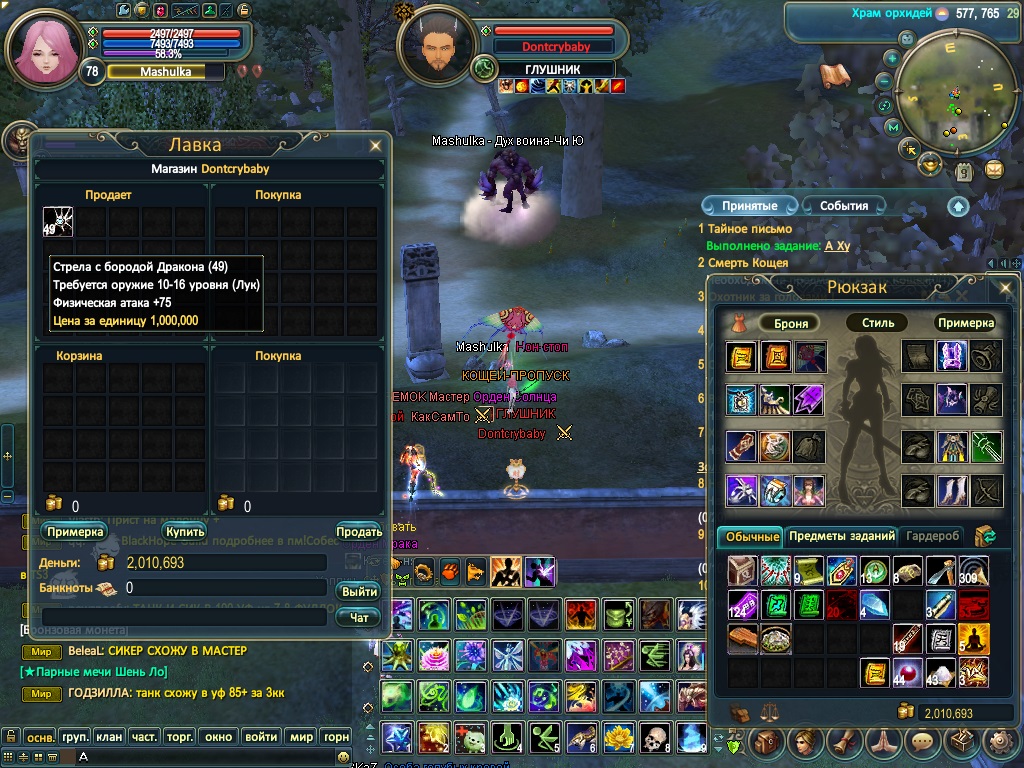Select the клан chat channel tab
The height and width of the screenshot is (768, 1024).
(109, 737)
